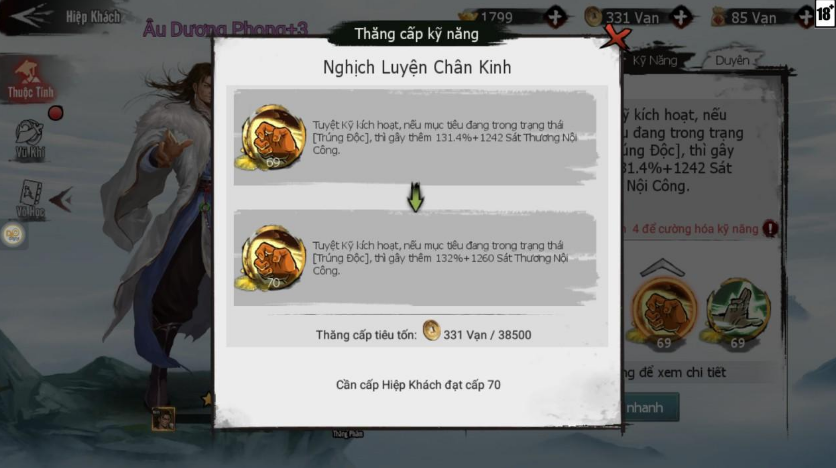Click the teal quick upgrade button

click(650, 408)
